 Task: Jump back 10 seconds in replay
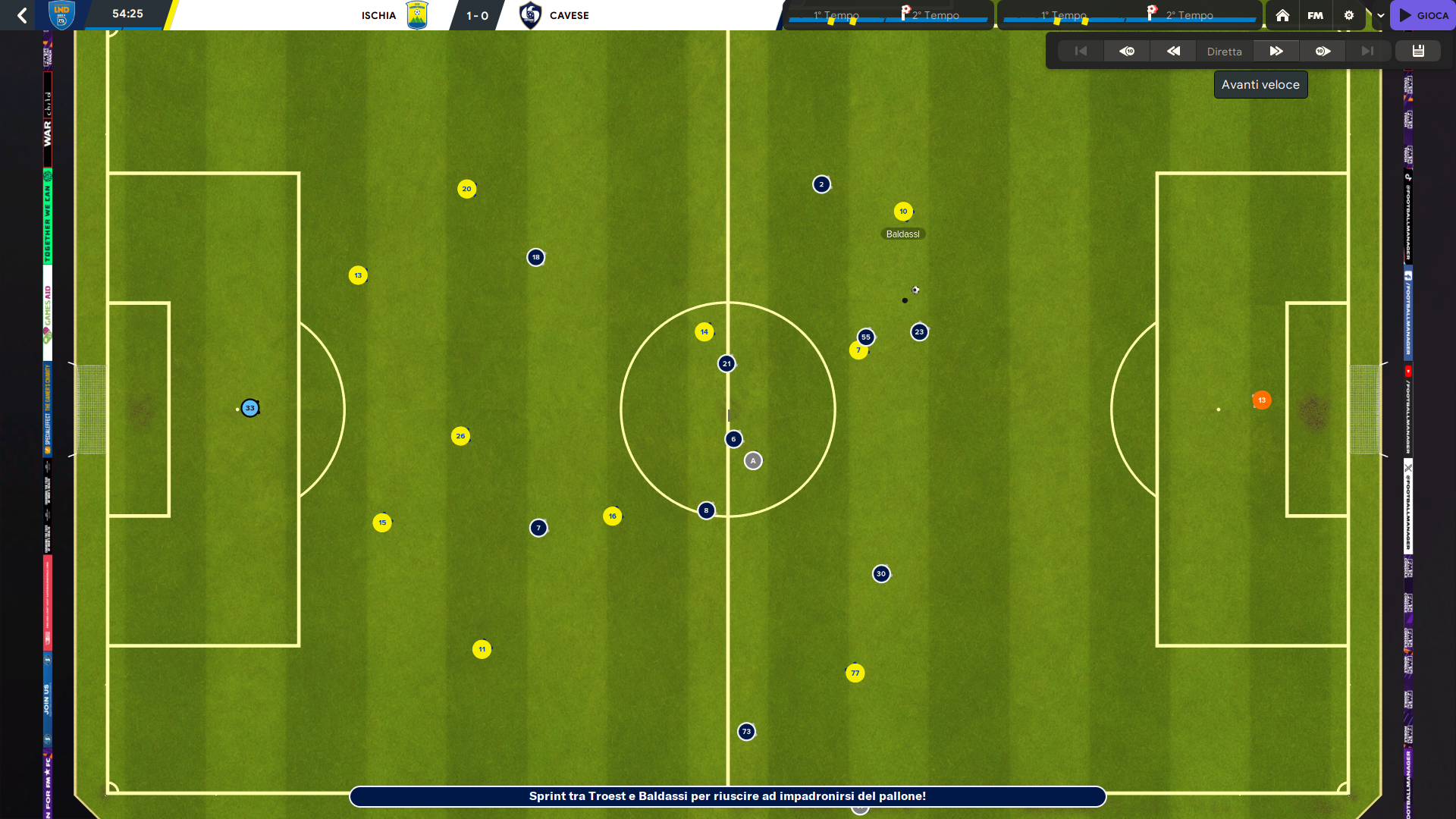(x=1127, y=51)
